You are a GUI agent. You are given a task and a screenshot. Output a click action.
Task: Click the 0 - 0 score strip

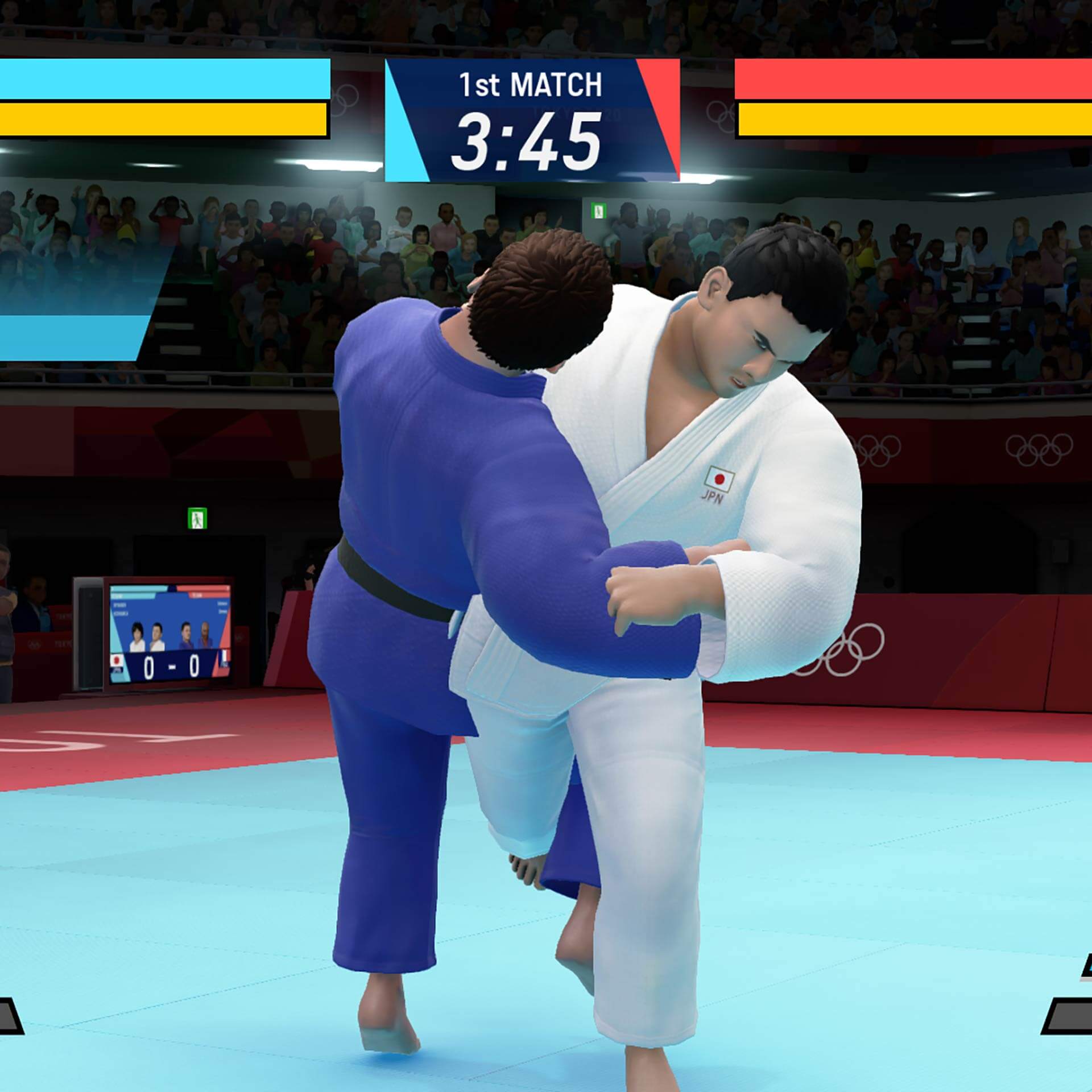171,665
